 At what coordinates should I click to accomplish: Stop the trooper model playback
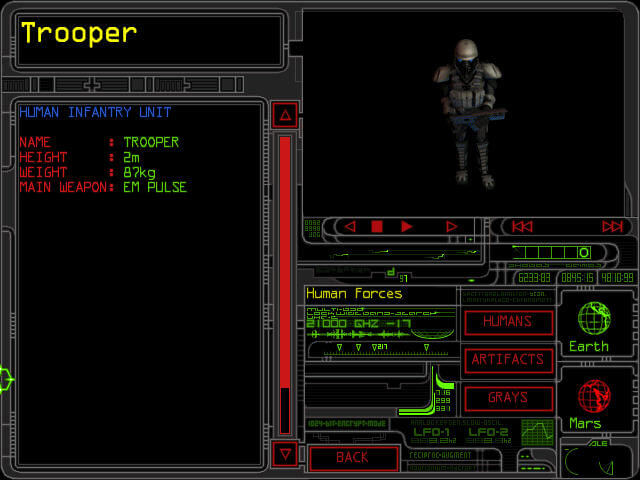tap(377, 227)
